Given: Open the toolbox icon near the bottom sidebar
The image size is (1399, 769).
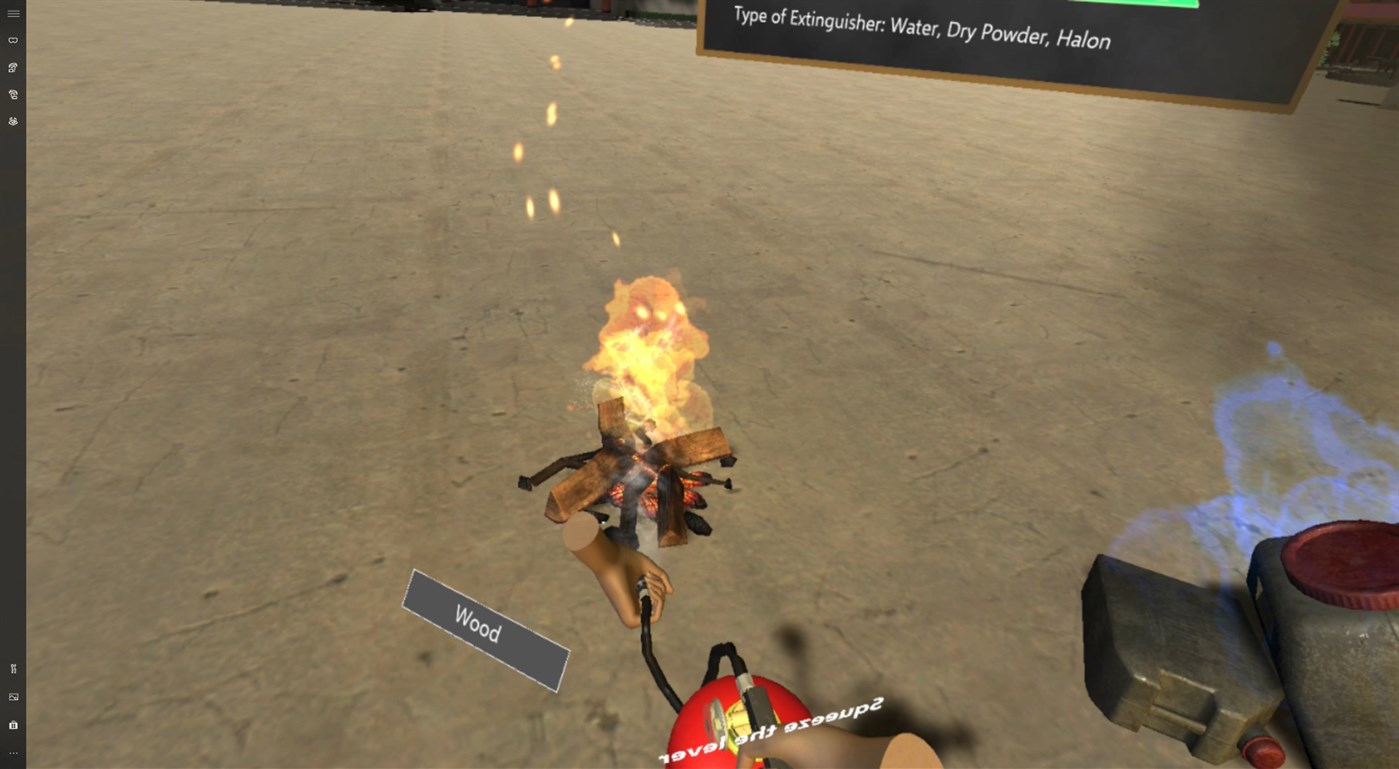Looking at the screenshot, I should 13,724.
